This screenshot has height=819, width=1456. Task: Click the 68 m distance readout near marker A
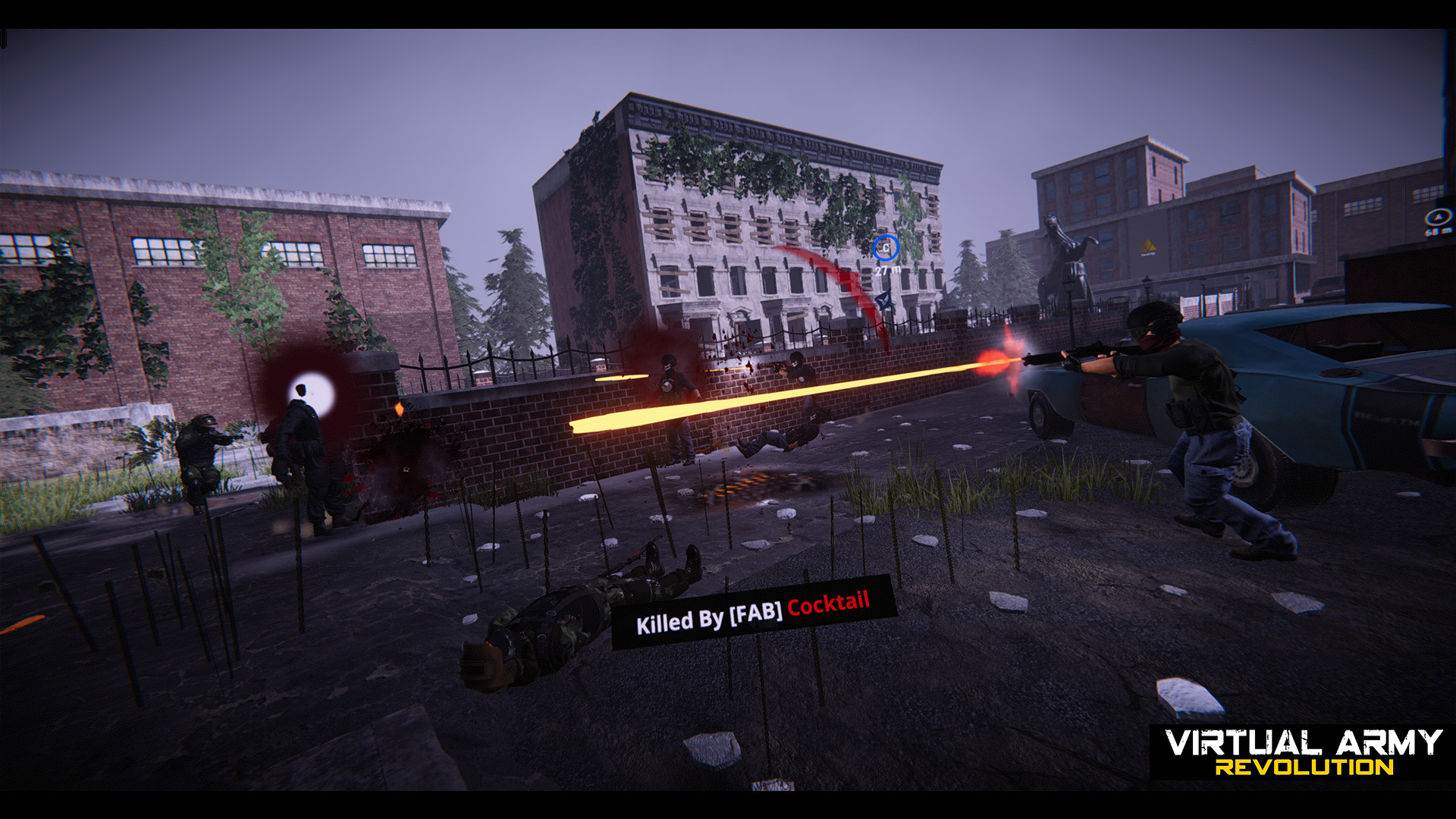click(x=1438, y=231)
